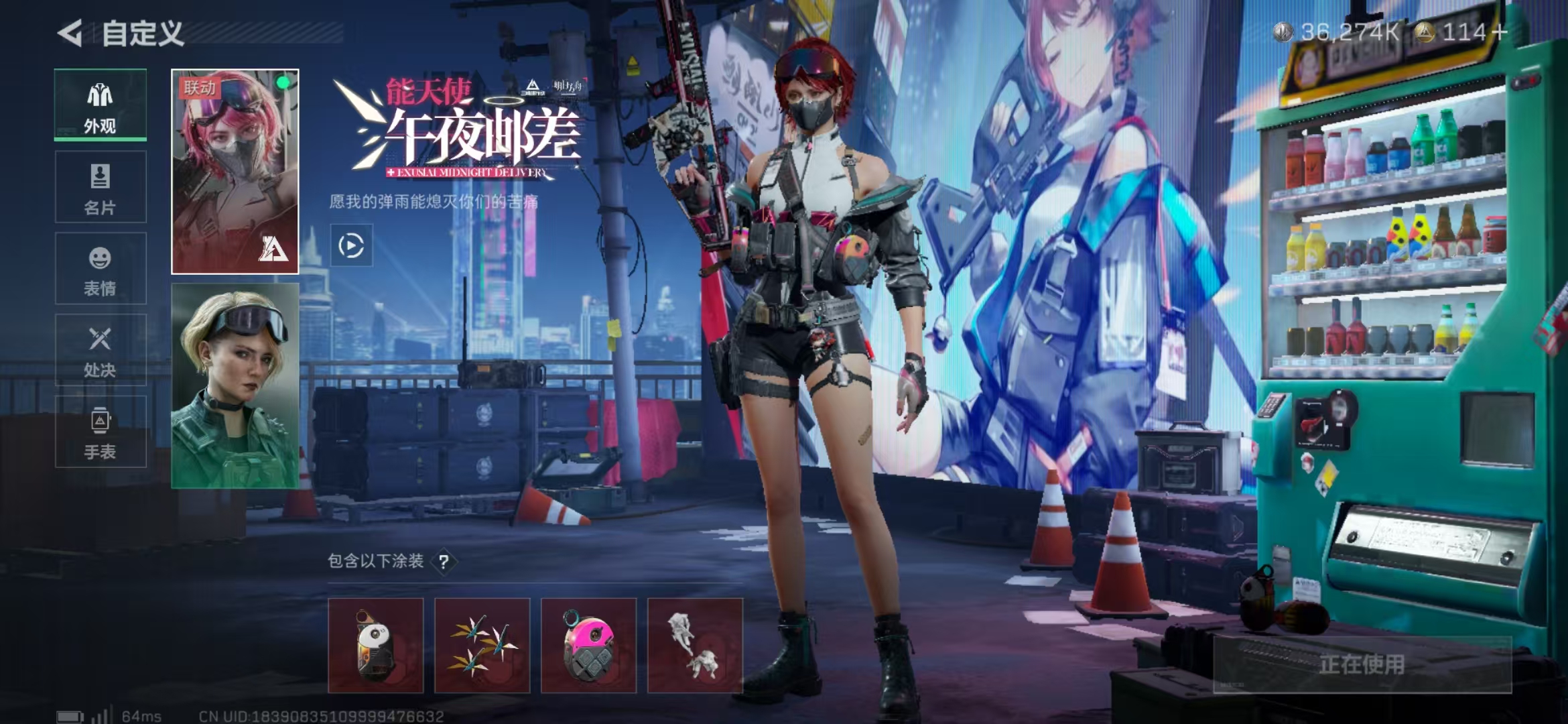Switch to the 表情 emote tab
The image size is (1568, 724).
(100, 269)
